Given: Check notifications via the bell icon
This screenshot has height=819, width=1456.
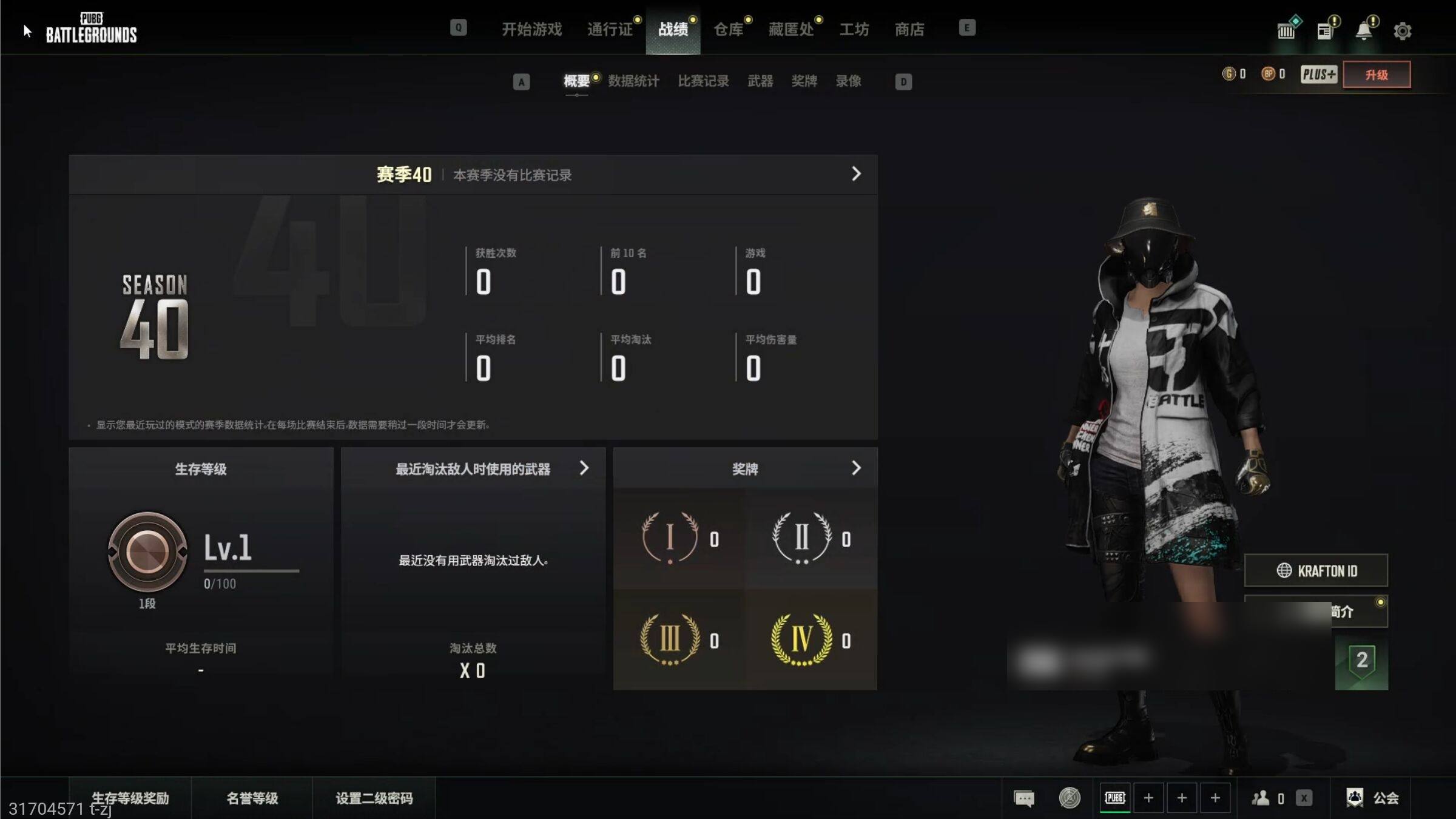Looking at the screenshot, I should [1364, 31].
